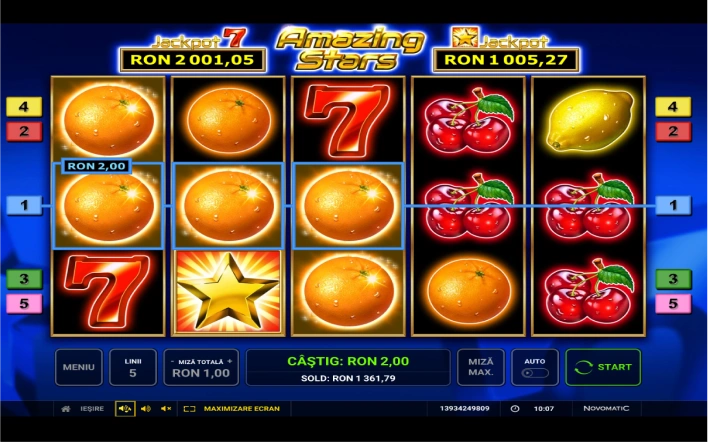The image size is (708, 442).
Task: Choose payline 3 green marker on left
Action: point(25,279)
